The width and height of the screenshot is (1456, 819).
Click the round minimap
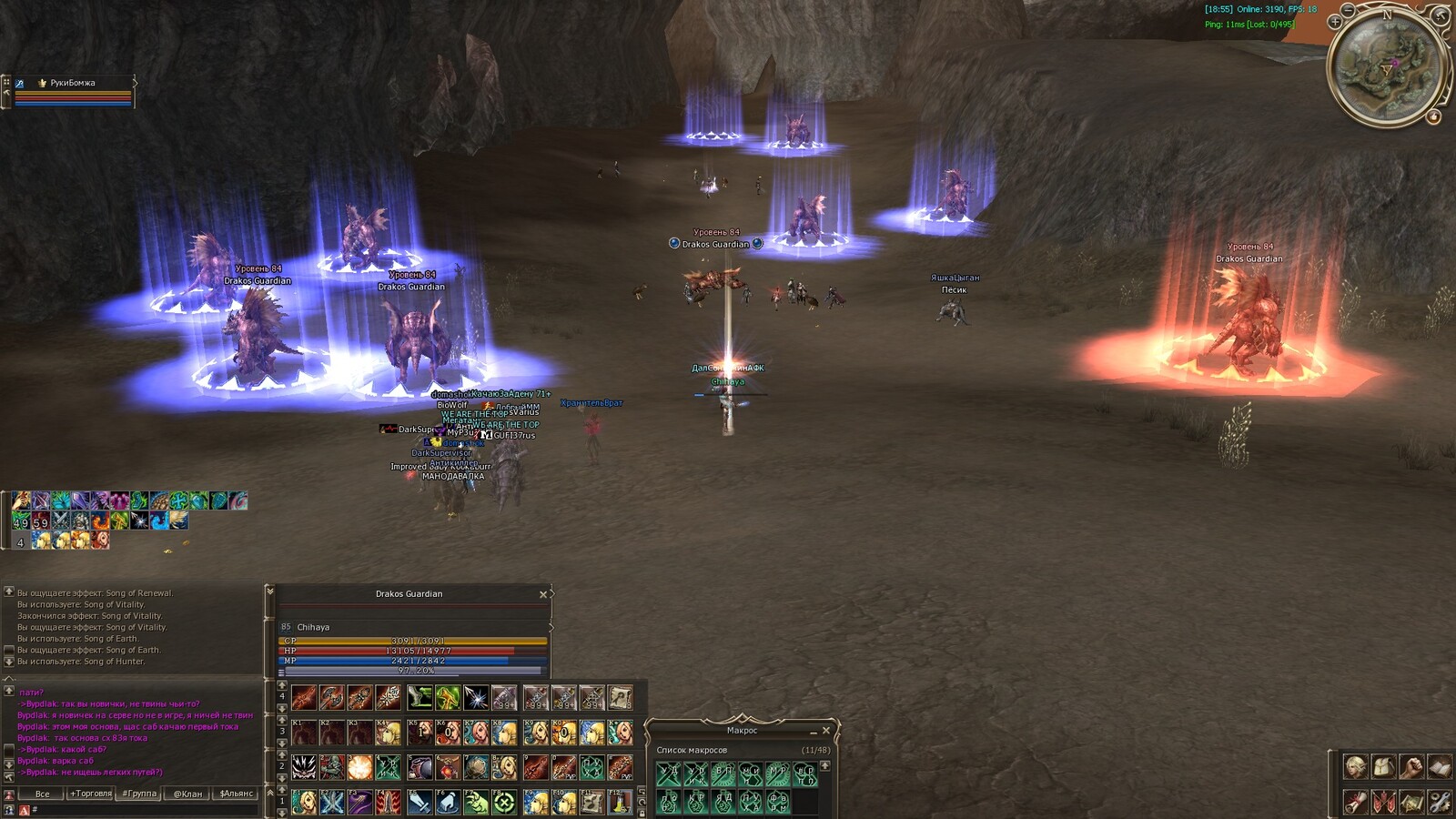pos(1387,67)
